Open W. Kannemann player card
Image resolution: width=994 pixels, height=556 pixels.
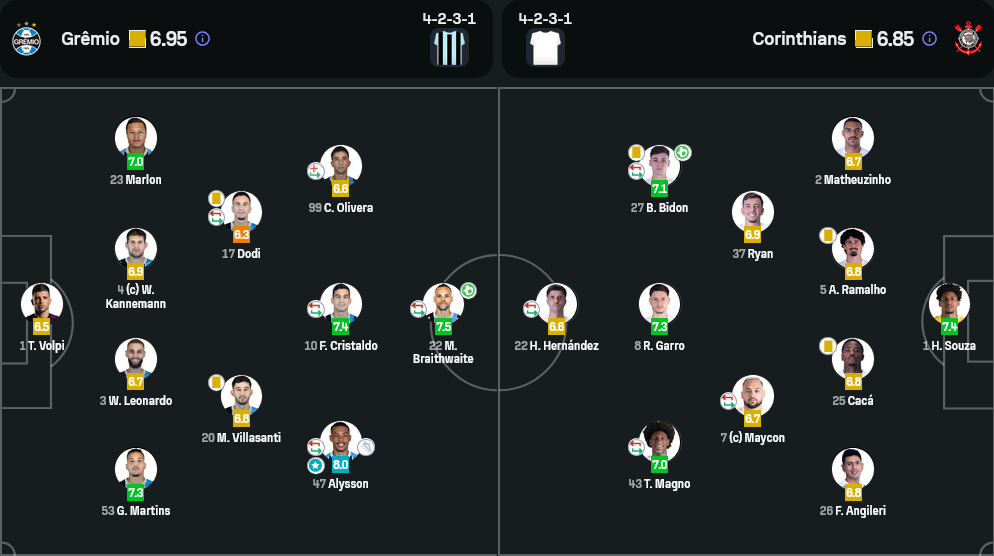136,249
